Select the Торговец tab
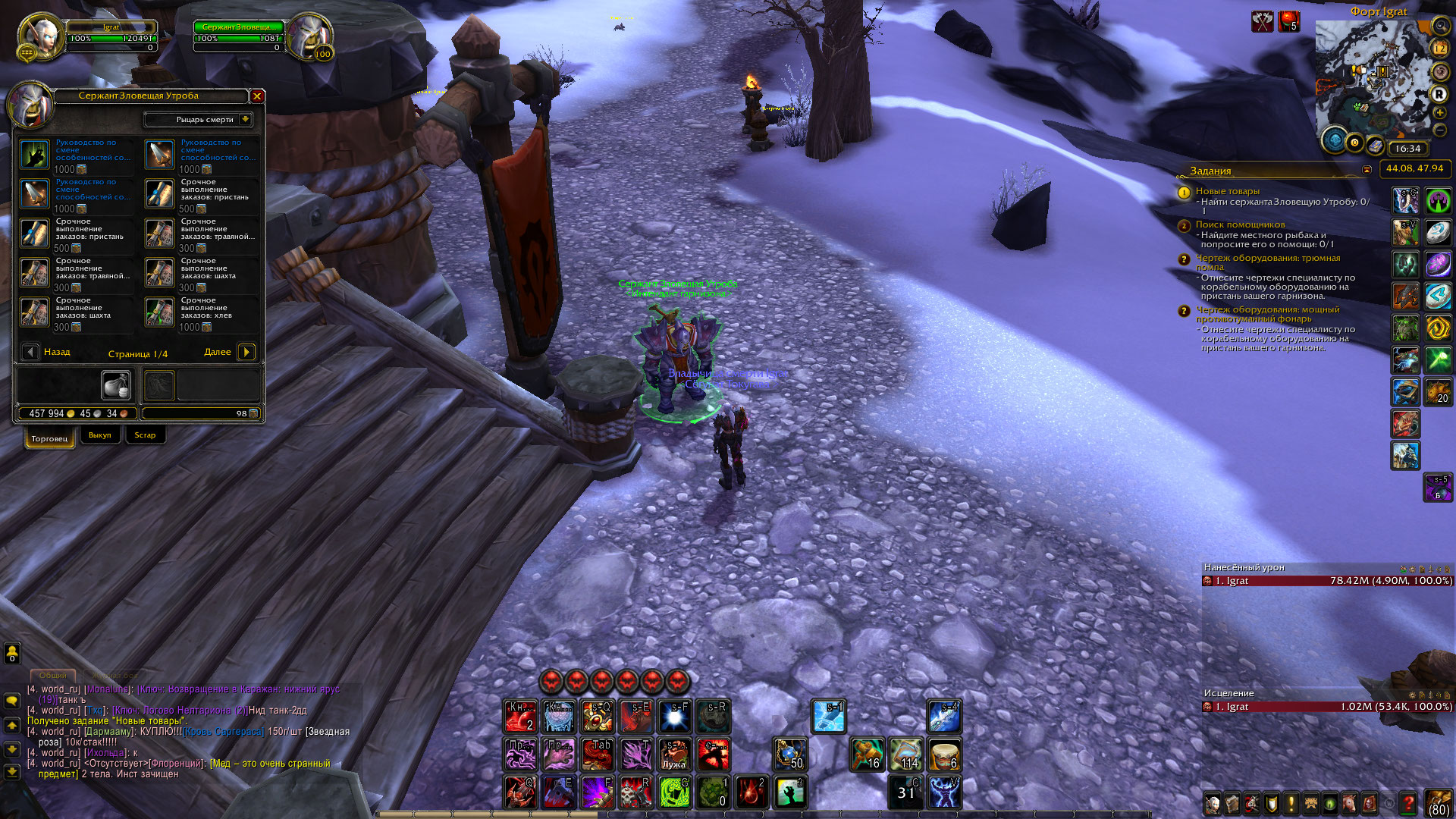 pos(50,438)
